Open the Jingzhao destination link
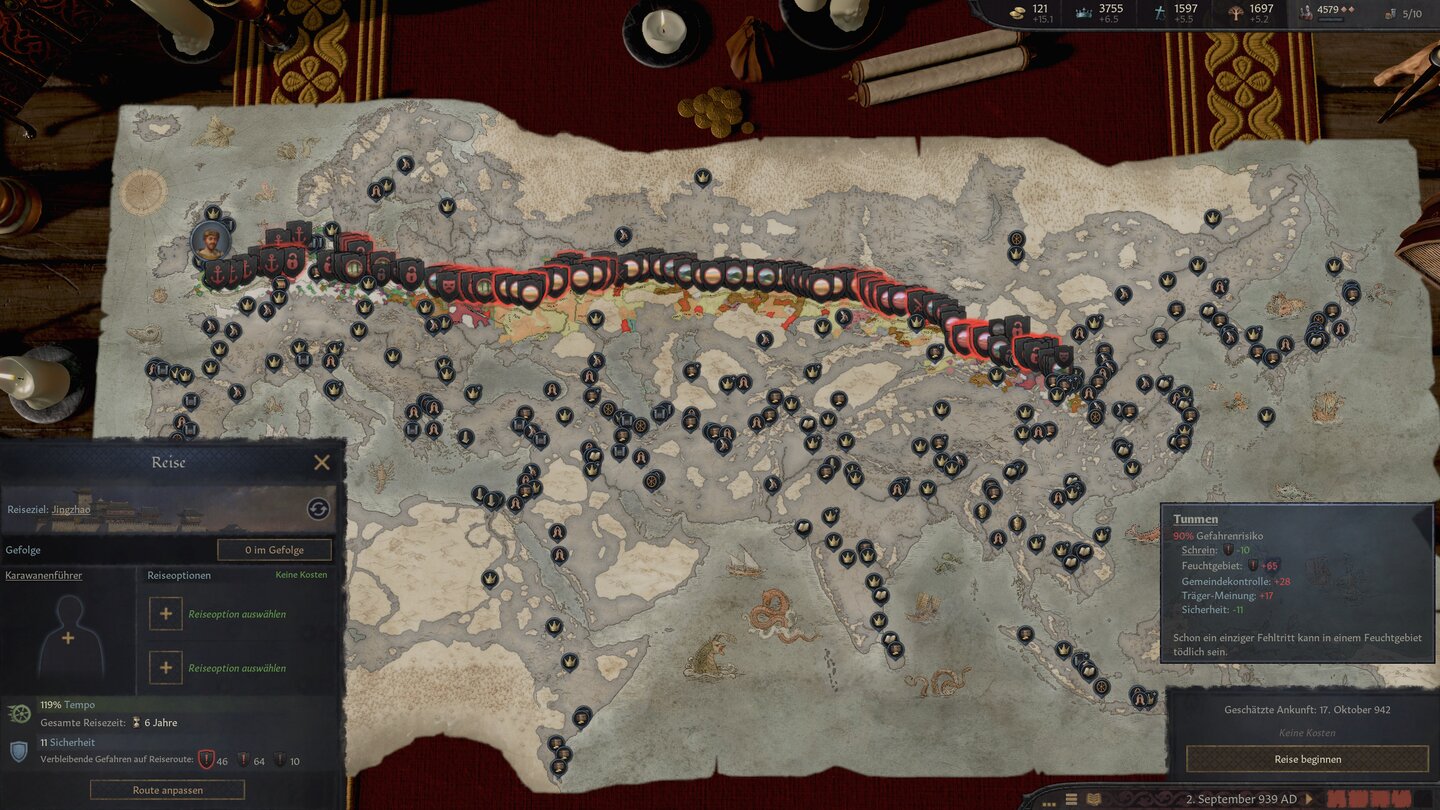The width and height of the screenshot is (1440, 810). pyautogui.click(x=71, y=509)
